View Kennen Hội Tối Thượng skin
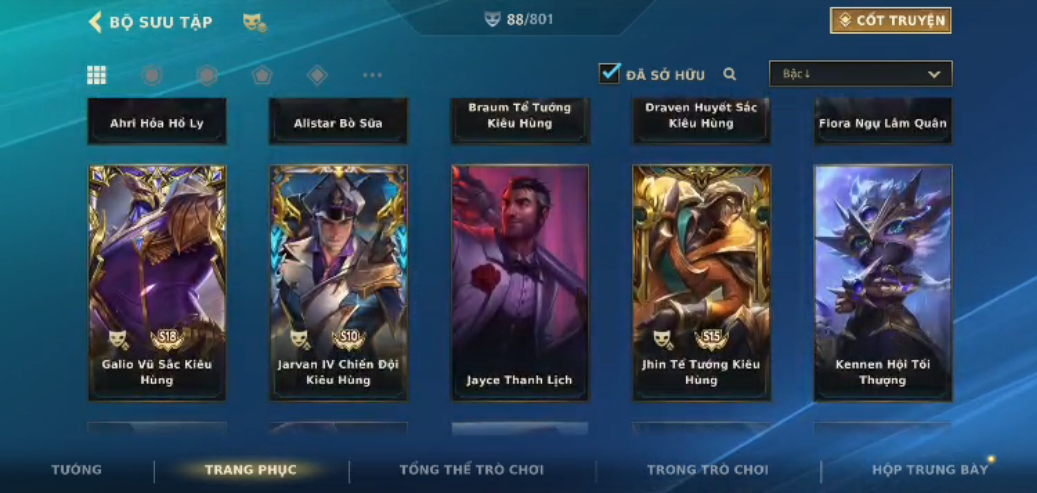The width and height of the screenshot is (1037, 493). pos(883,282)
